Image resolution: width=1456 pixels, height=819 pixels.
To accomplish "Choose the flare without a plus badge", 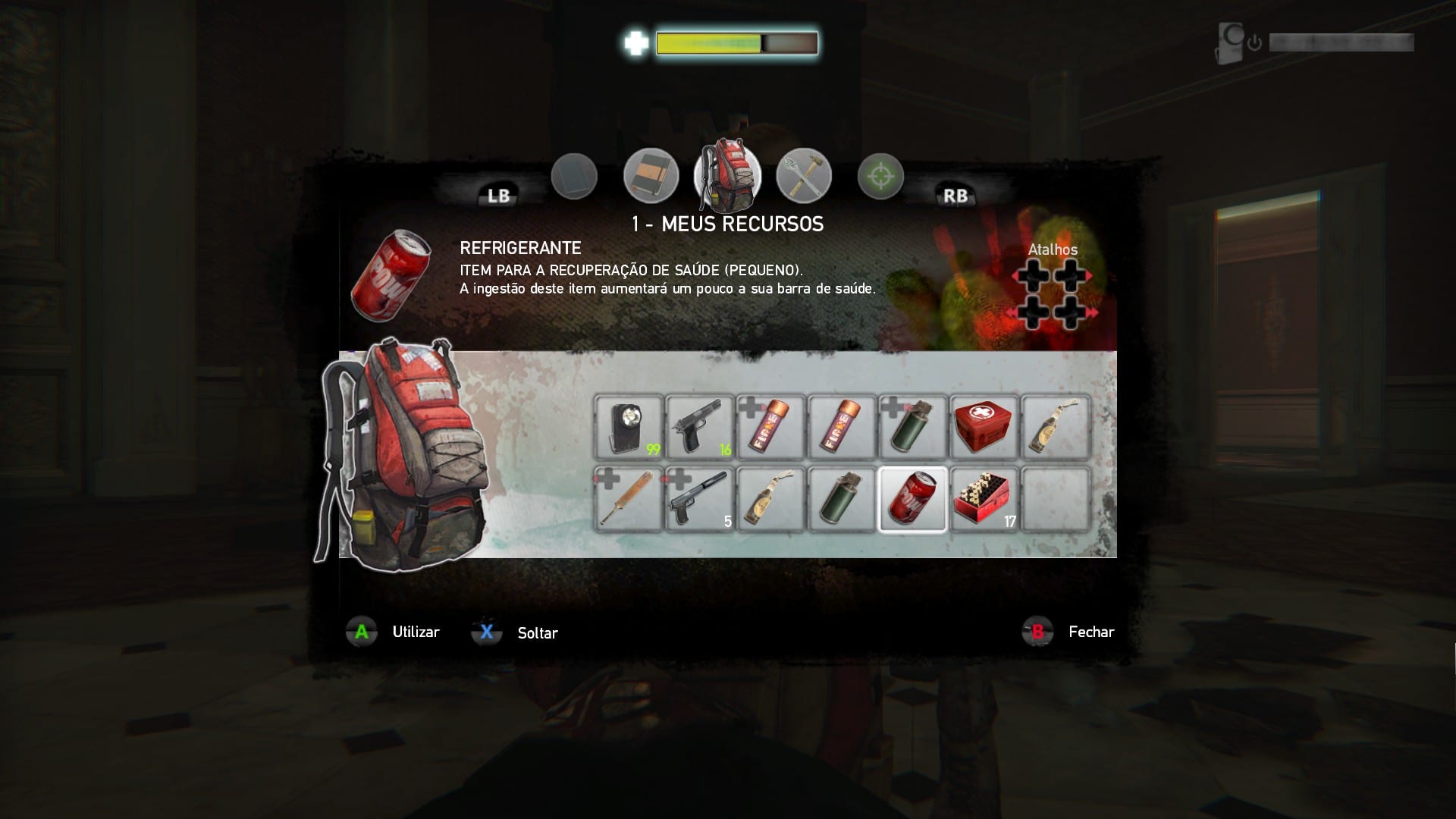I will click(842, 427).
